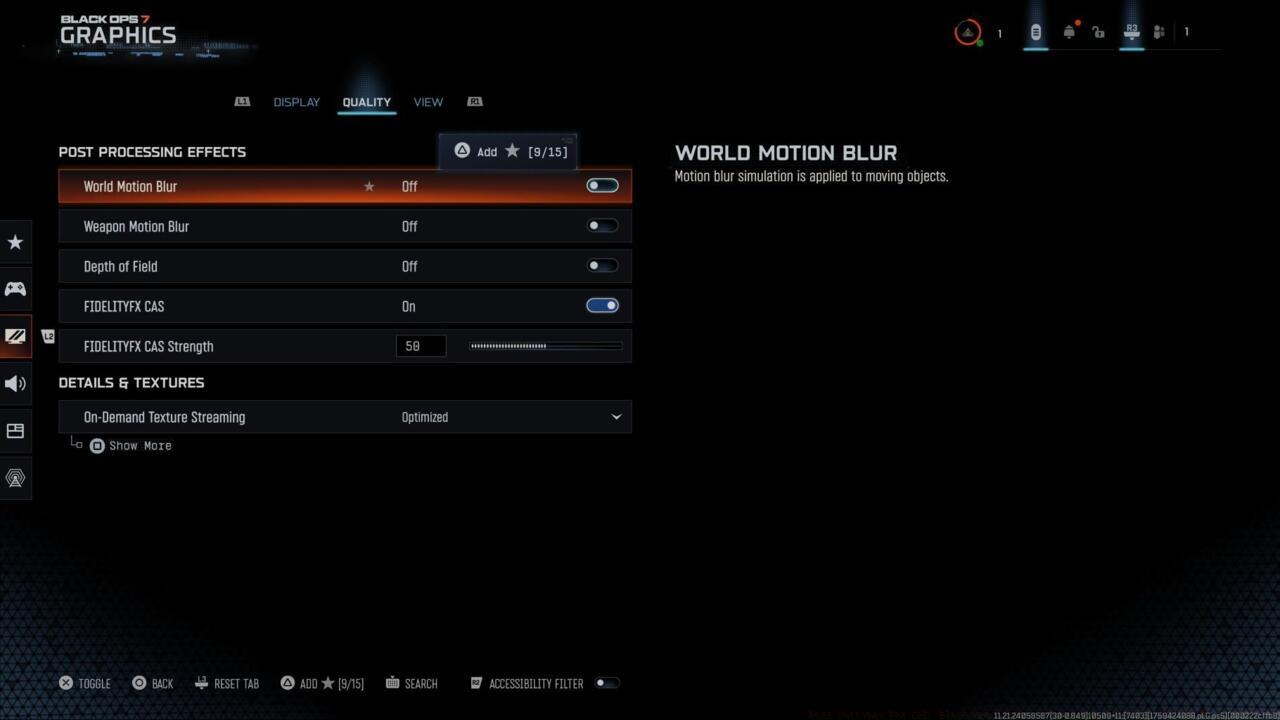The width and height of the screenshot is (1280, 720).
Task: Select the Interface settings icon in sidebar
Action: [15, 431]
